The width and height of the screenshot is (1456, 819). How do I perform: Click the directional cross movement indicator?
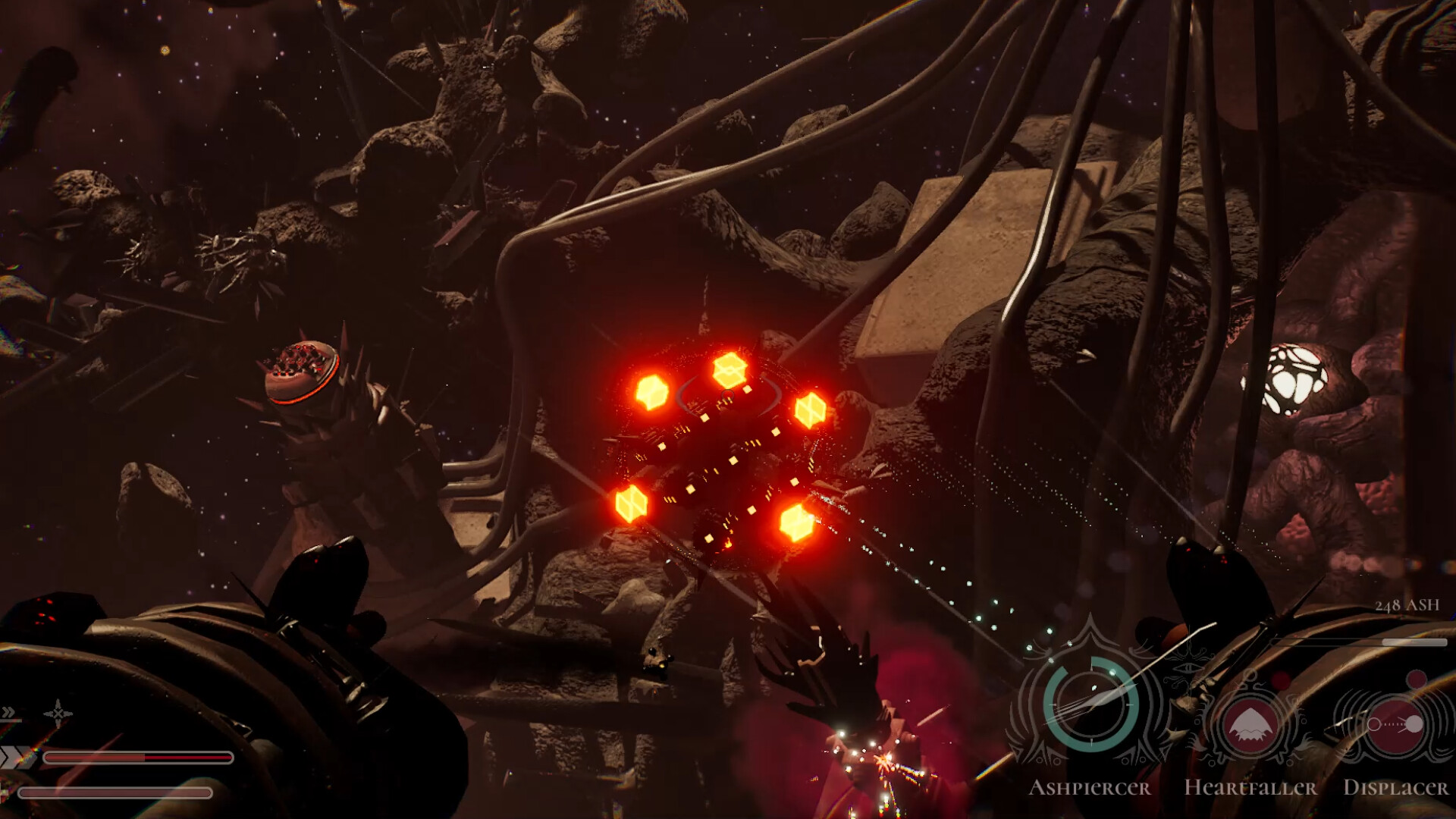[58, 714]
